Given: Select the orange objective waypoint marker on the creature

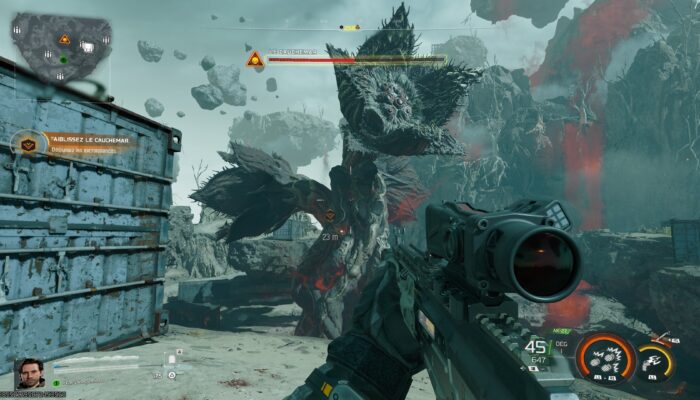Looking at the screenshot, I should coord(330,215).
